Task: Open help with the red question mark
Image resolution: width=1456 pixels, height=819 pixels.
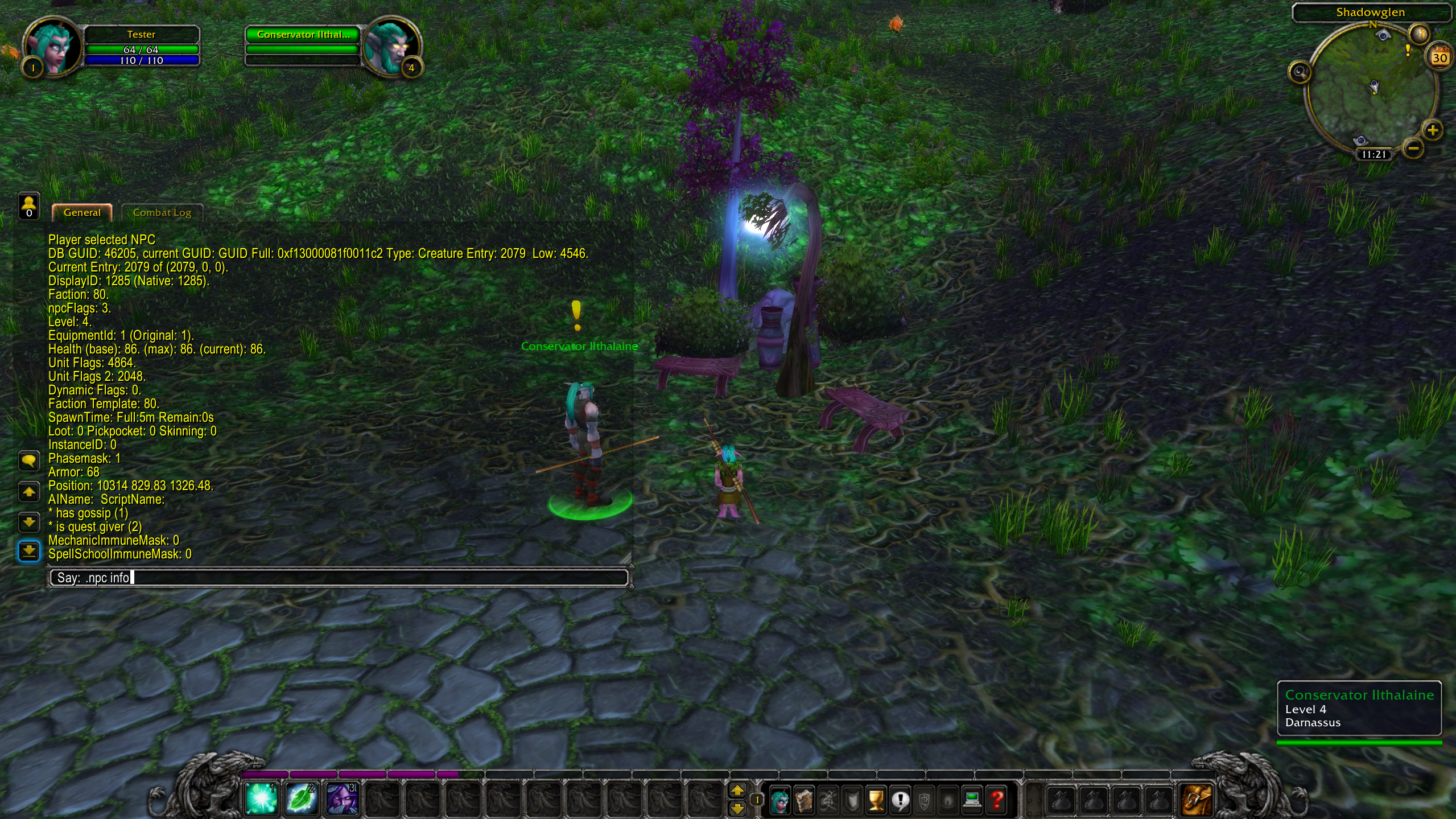Action: (x=997, y=801)
